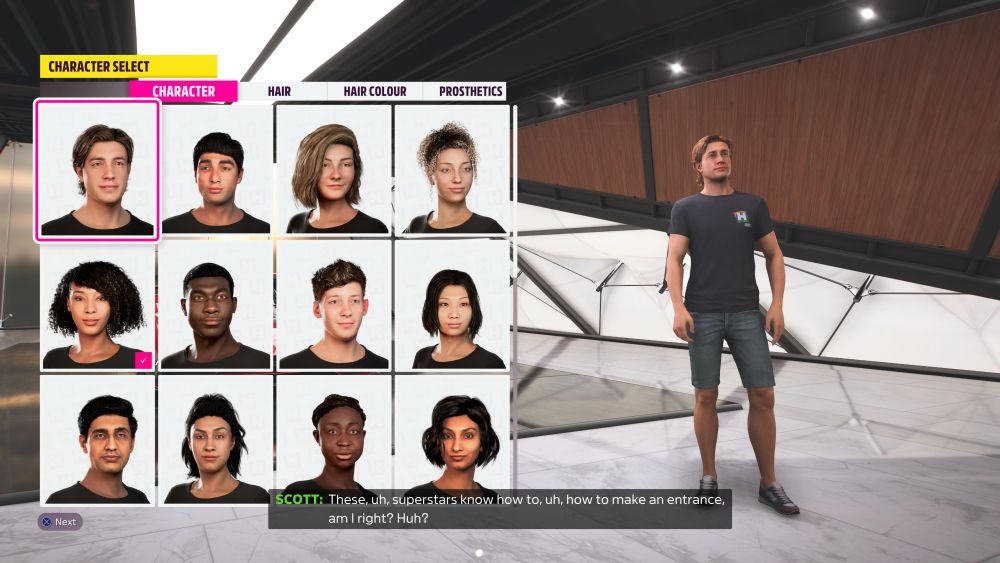1000x563 pixels.
Task: Select the man with the black bowl-cut fringe
Action: click(216, 170)
